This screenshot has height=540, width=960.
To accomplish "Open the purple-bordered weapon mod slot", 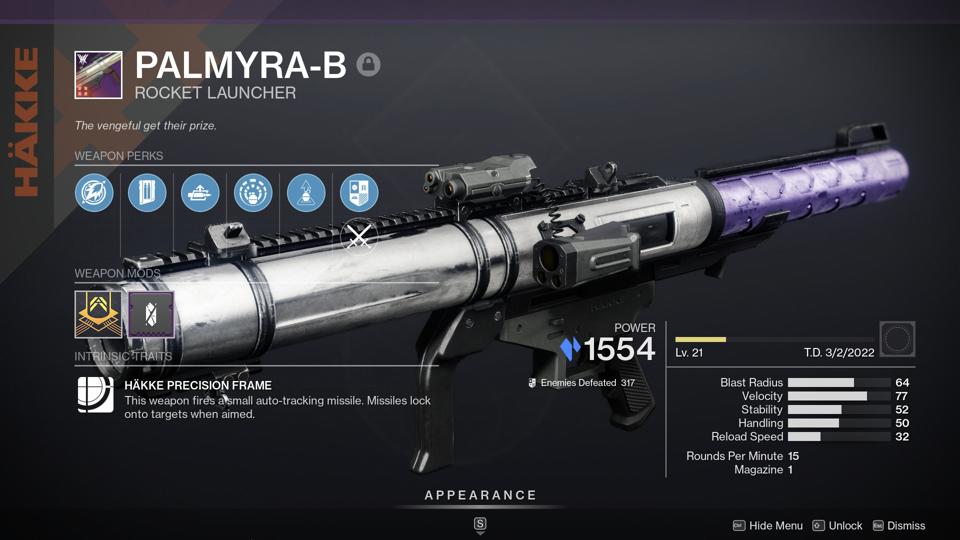I will click(151, 314).
